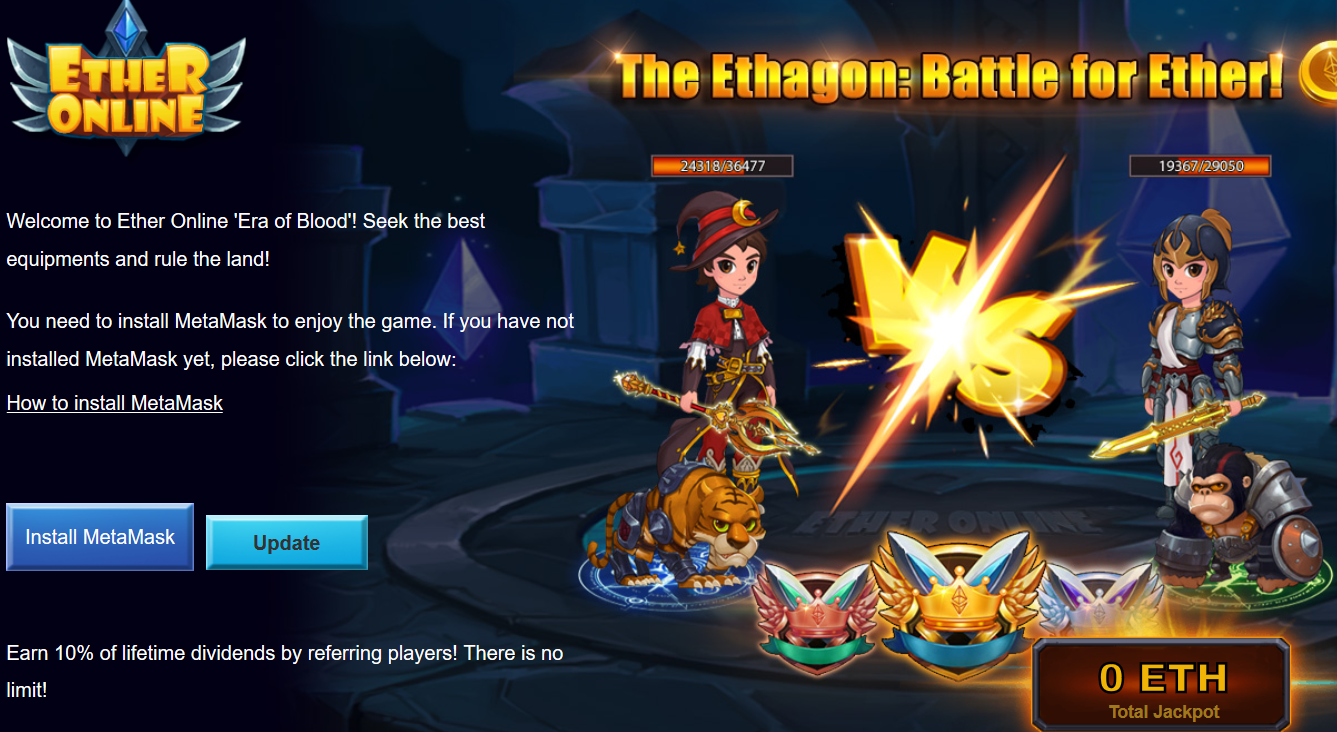Click the Ether Online logo
Image resolution: width=1337 pixels, height=732 pixels.
coord(126,80)
